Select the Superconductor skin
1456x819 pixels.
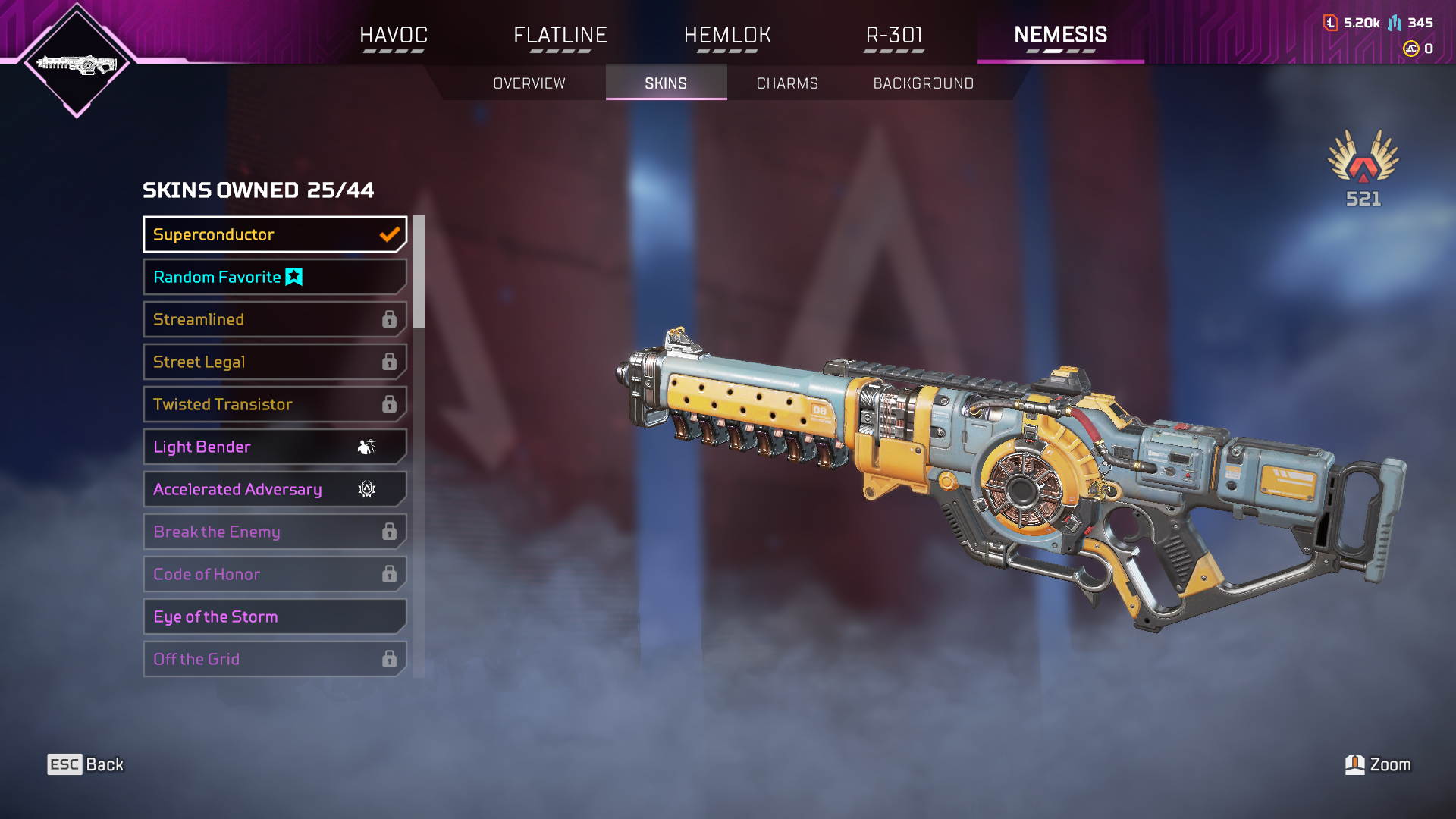pos(275,234)
